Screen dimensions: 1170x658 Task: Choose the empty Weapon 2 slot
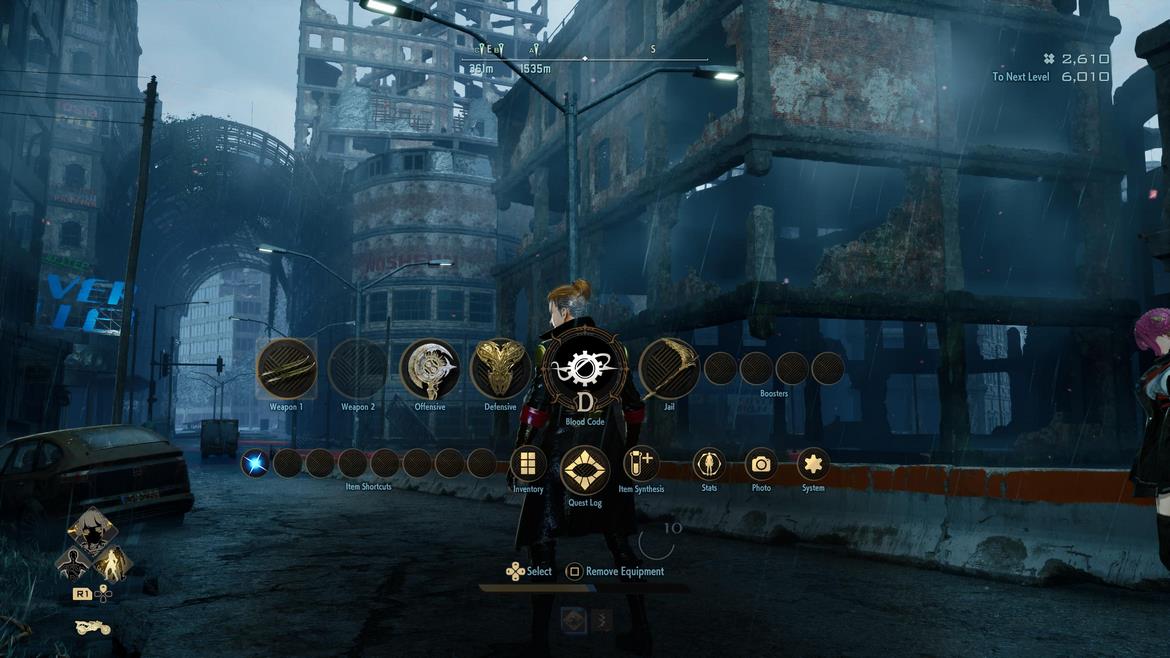tap(358, 368)
